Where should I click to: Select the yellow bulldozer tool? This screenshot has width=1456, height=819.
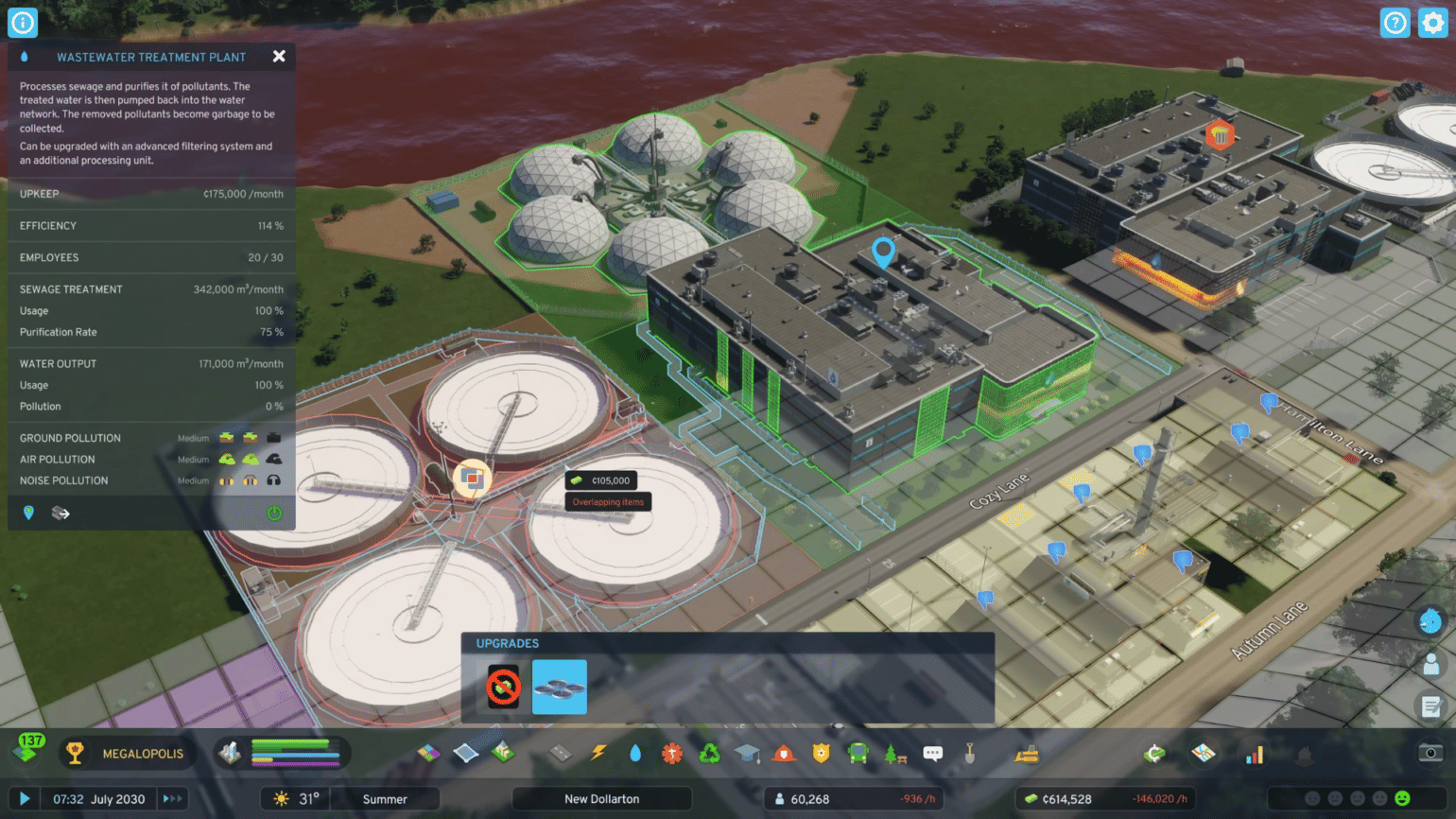pos(1027,753)
